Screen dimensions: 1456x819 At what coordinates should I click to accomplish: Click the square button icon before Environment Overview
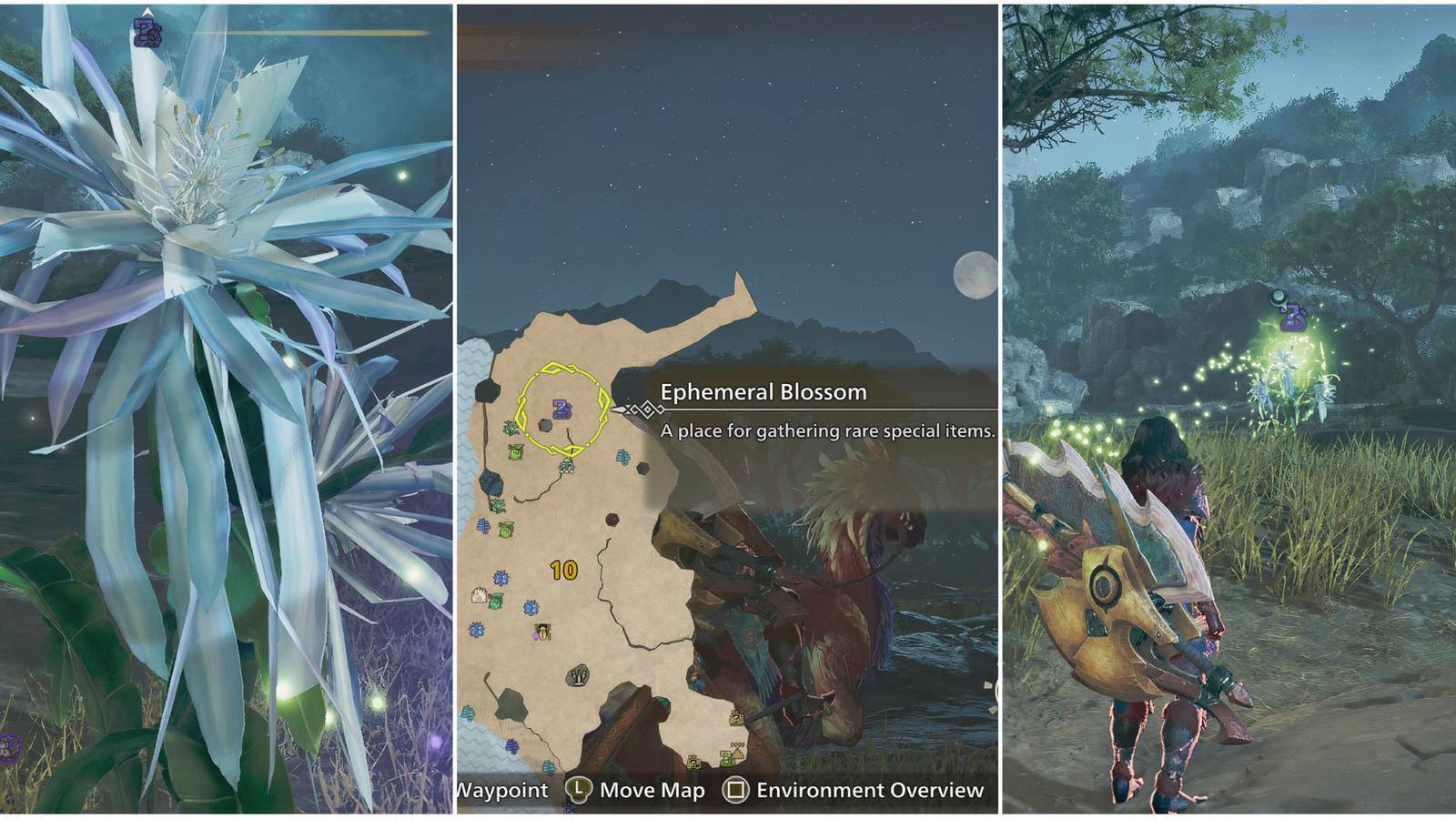pyautogui.click(x=737, y=789)
